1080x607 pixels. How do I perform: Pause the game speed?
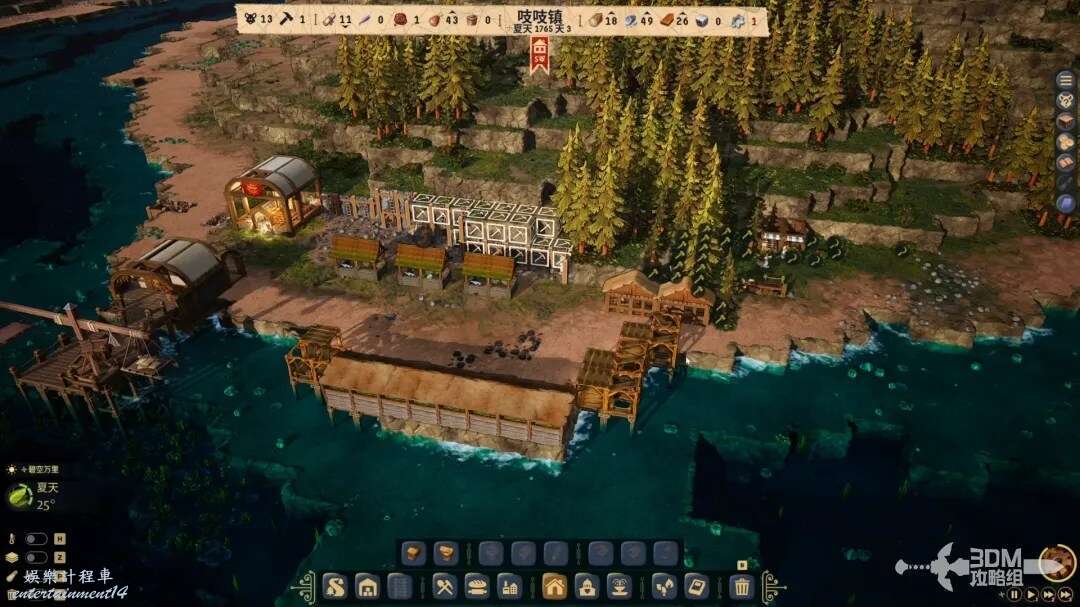(1014, 594)
